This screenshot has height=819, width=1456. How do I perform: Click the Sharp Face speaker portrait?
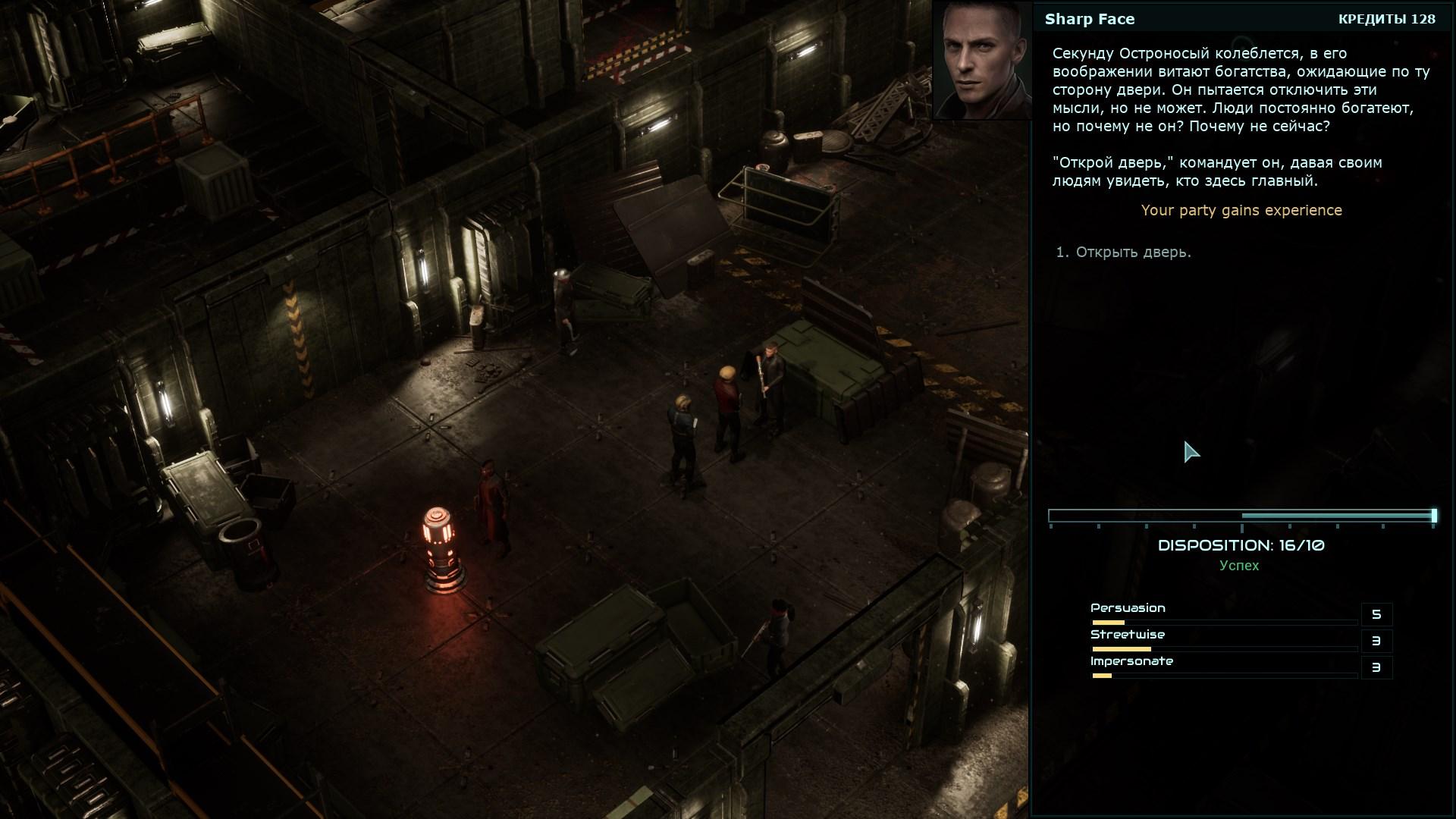click(x=984, y=60)
